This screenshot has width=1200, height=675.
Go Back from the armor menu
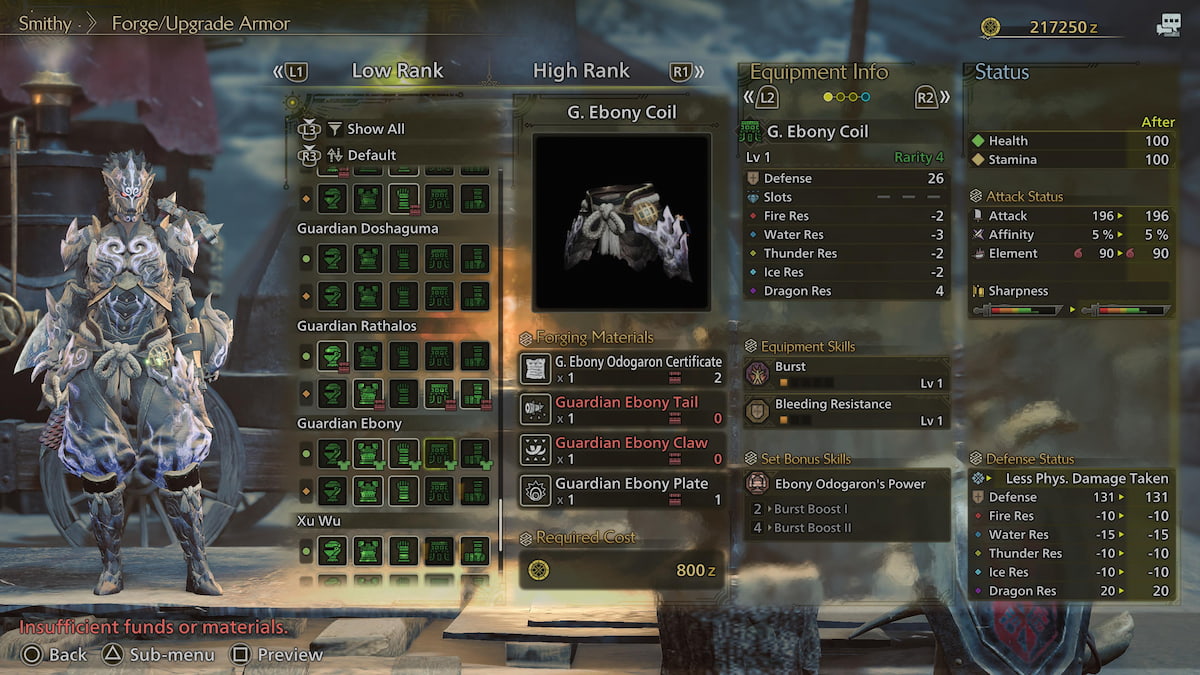[55, 655]
